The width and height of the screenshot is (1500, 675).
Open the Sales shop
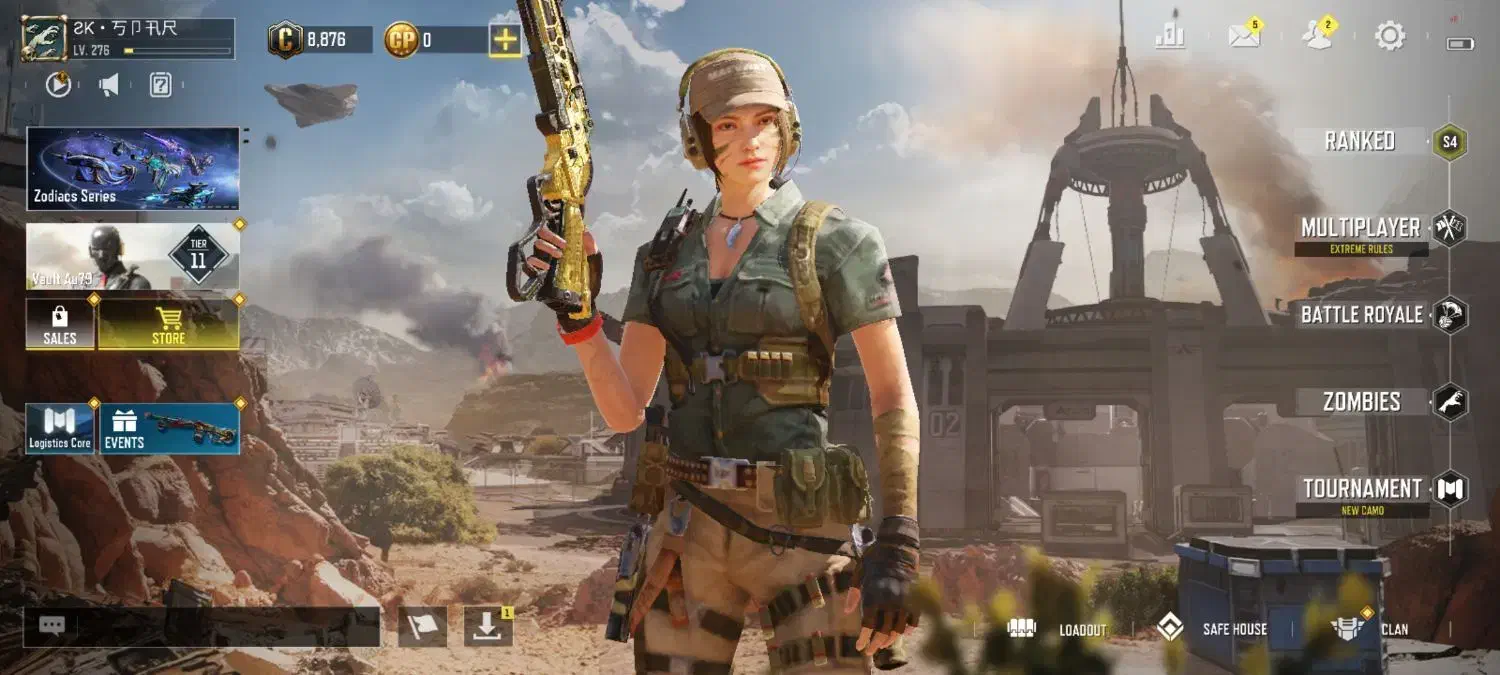pyautogui.click(x=60, y=324)
